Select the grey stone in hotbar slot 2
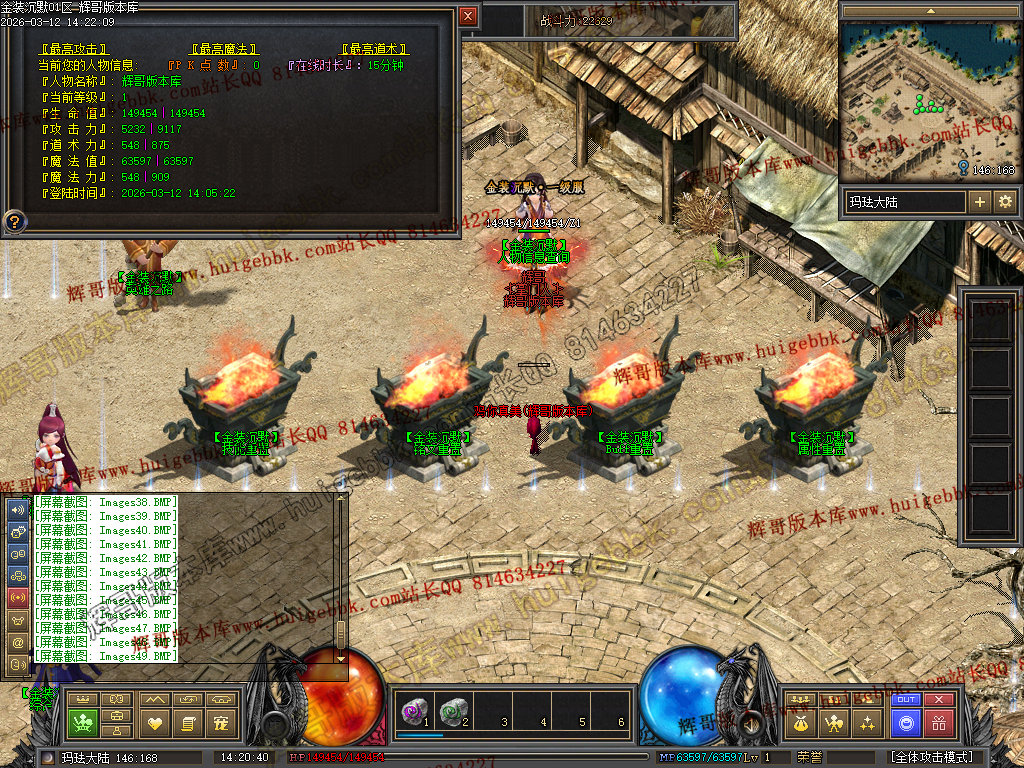The image size is (1024, 768). pyautogui.click(x=453, y=710)
